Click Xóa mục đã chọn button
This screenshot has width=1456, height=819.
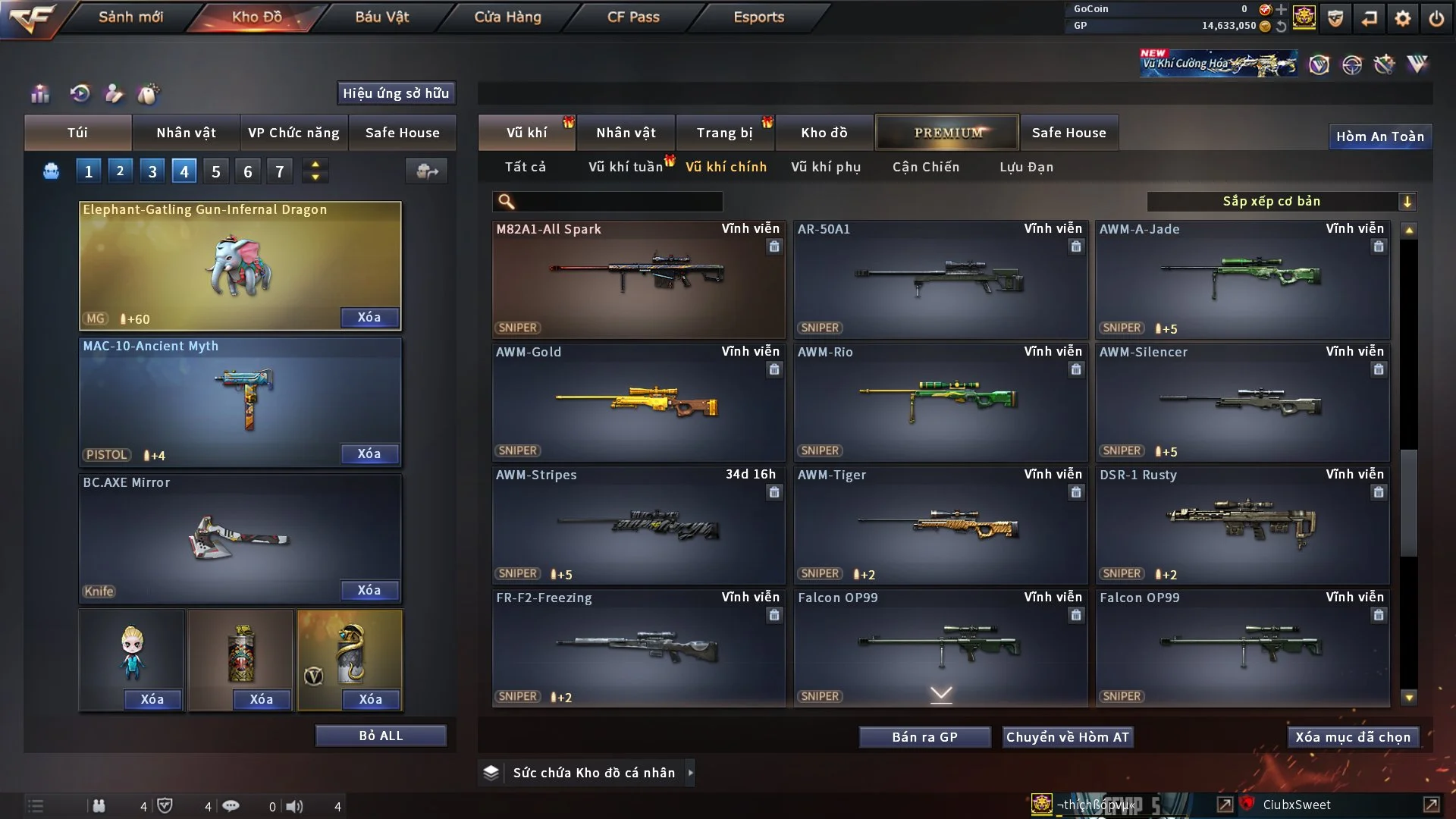[x=1352, y=737]
